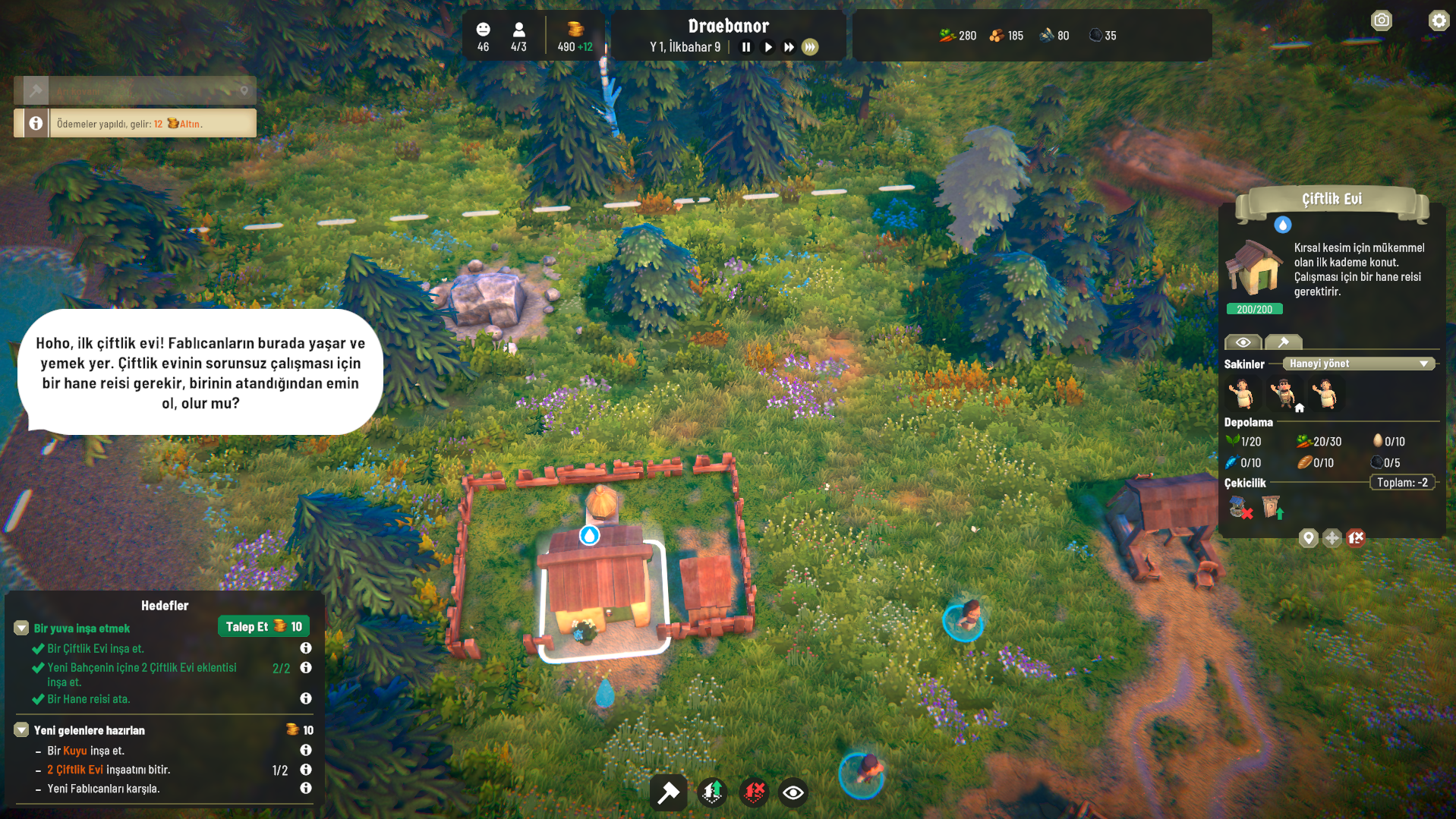Viewport: 1456px width, 819px height.
Task: Show info for the 'Bir Kuyu inşa et' goal
Action: 306,750
